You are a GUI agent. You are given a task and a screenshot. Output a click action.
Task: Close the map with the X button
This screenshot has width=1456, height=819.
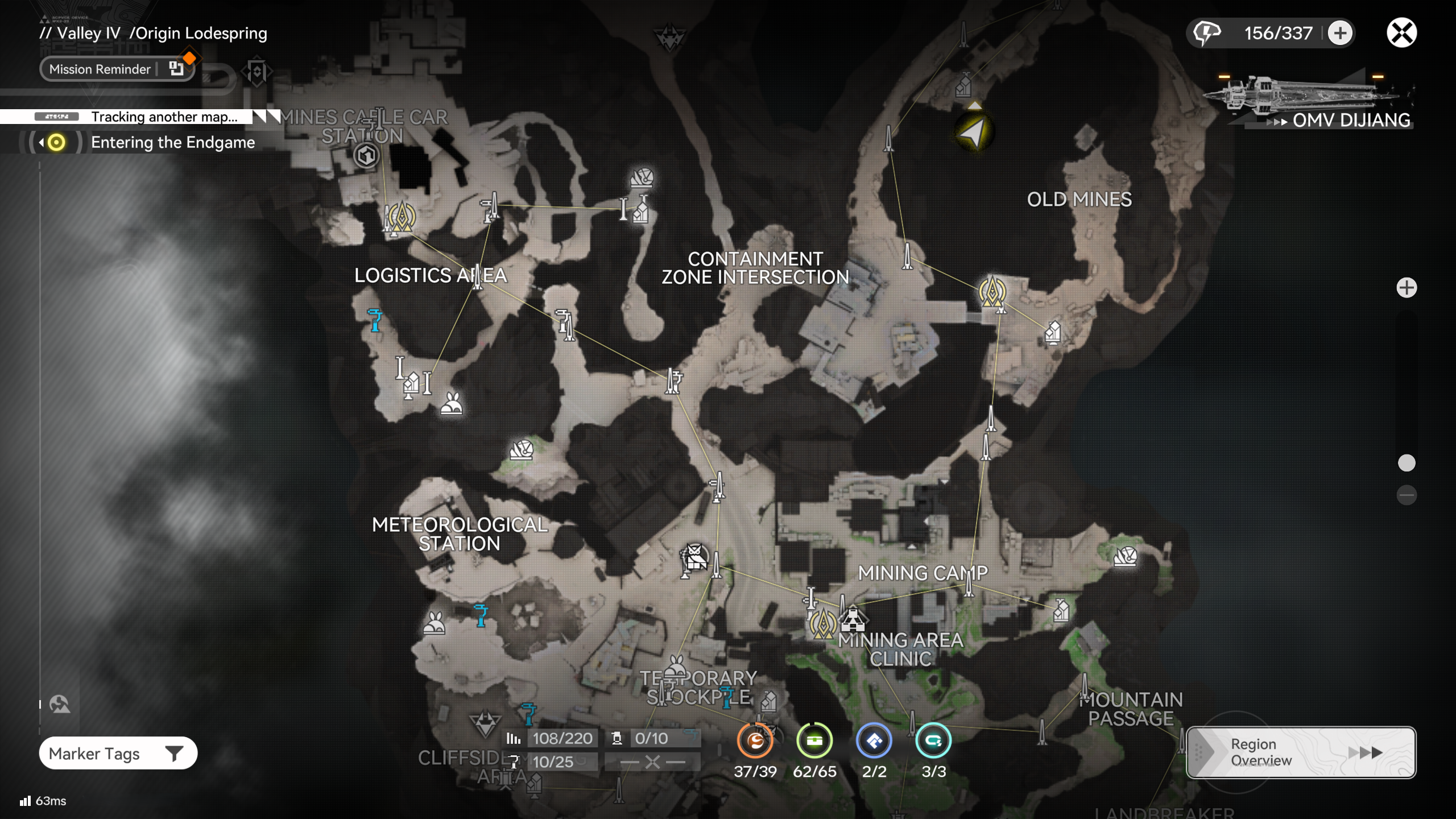[1401, 32]
